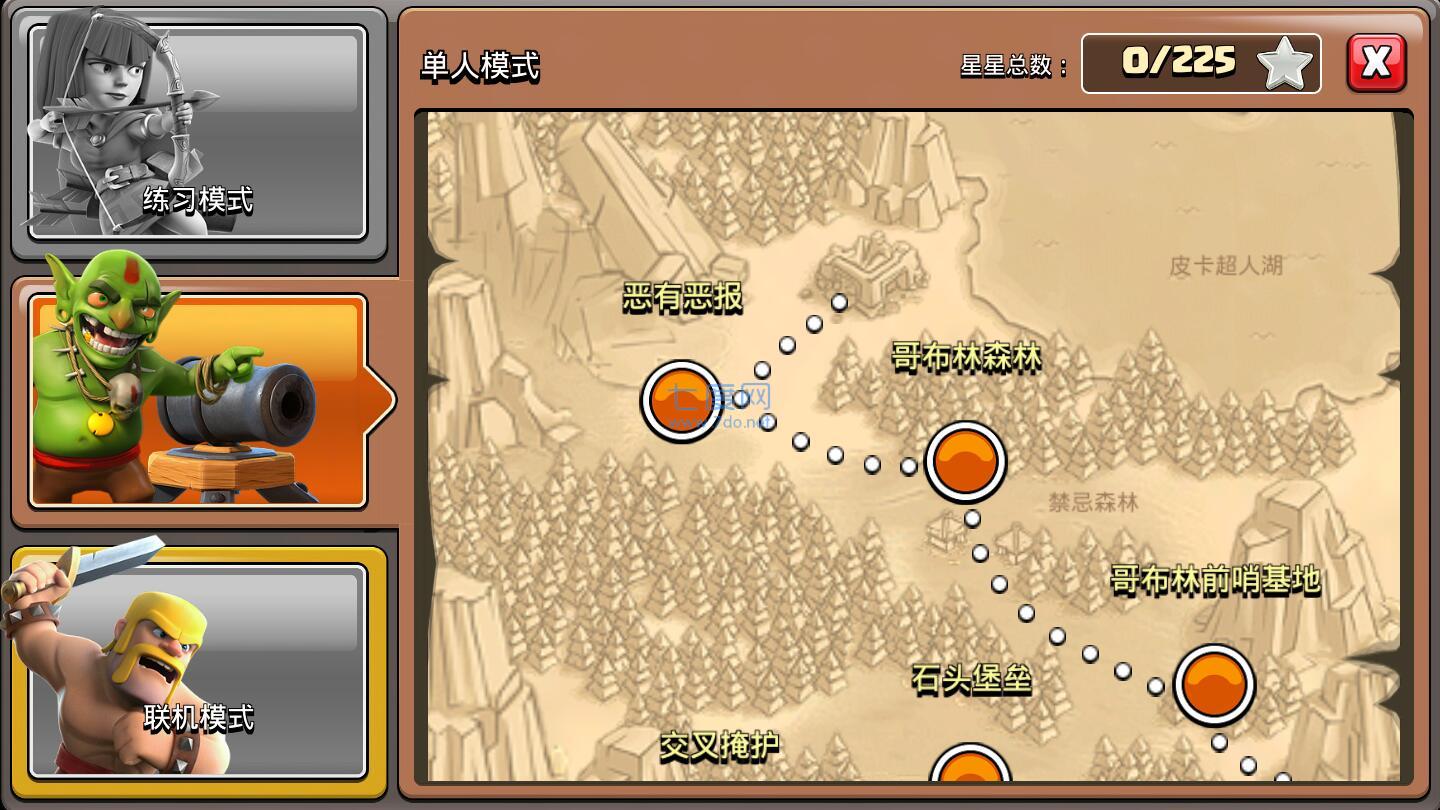Click the 哥布林森林 level name label
Screen dimensions: 1440x810
point(965,358)
